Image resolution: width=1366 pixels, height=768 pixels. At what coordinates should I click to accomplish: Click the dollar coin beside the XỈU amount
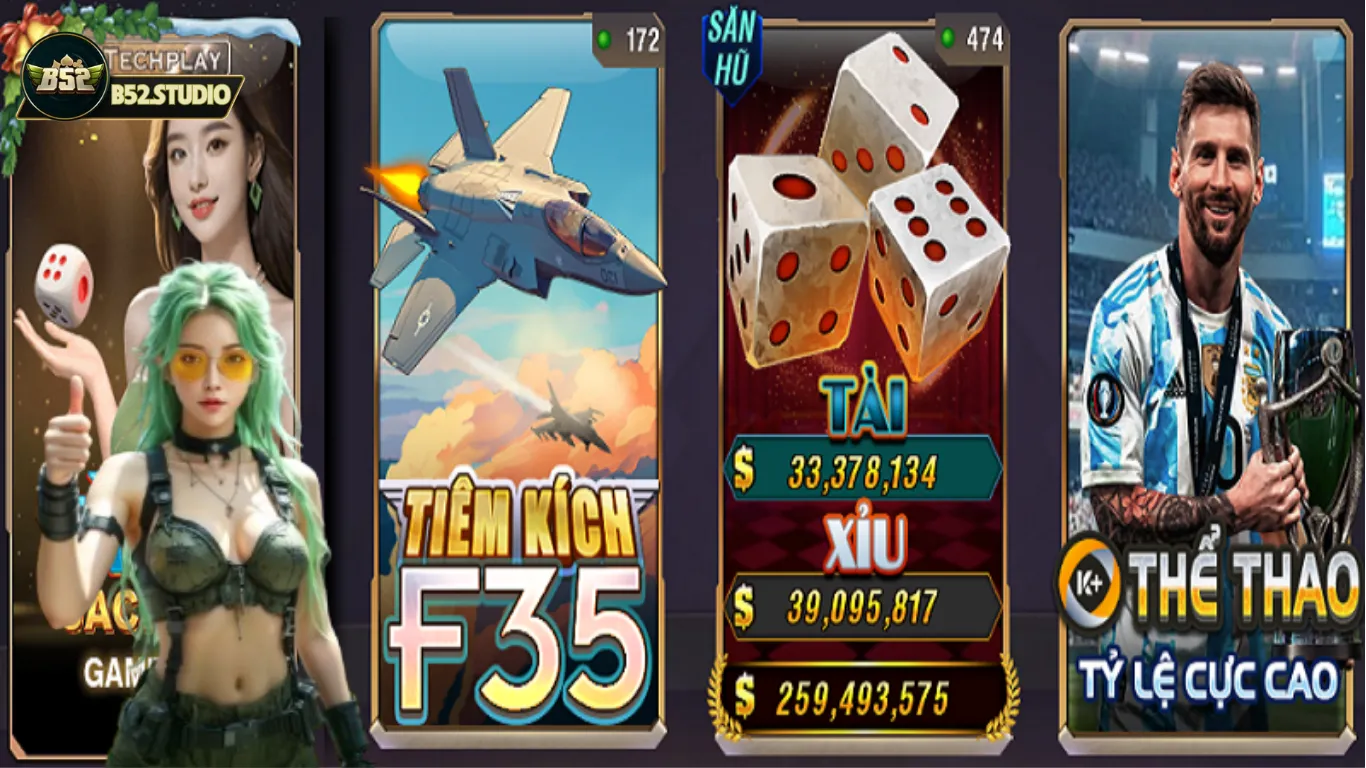745,604
